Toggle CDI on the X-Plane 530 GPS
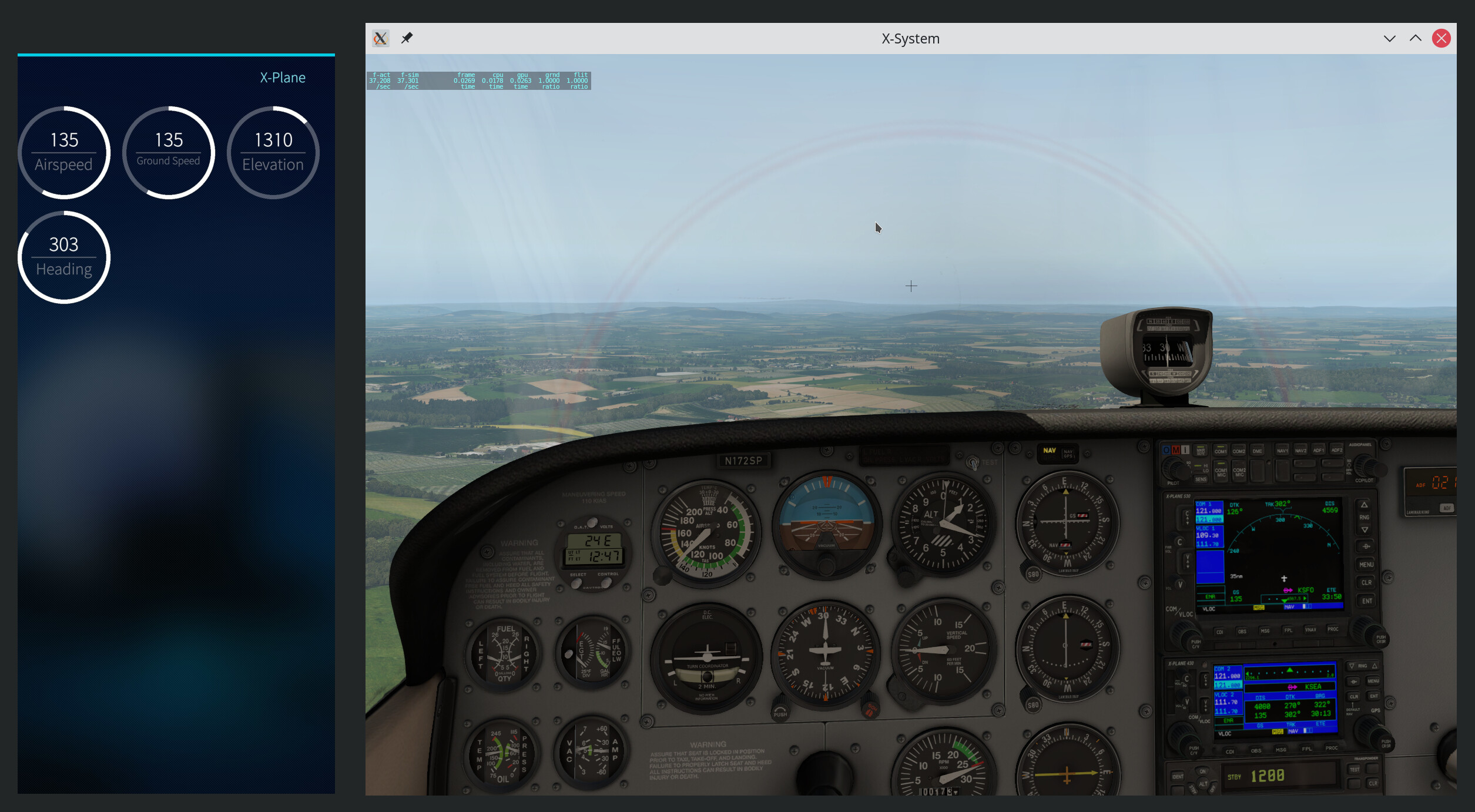This screenshot has height=812, width=1475. 1220,632
